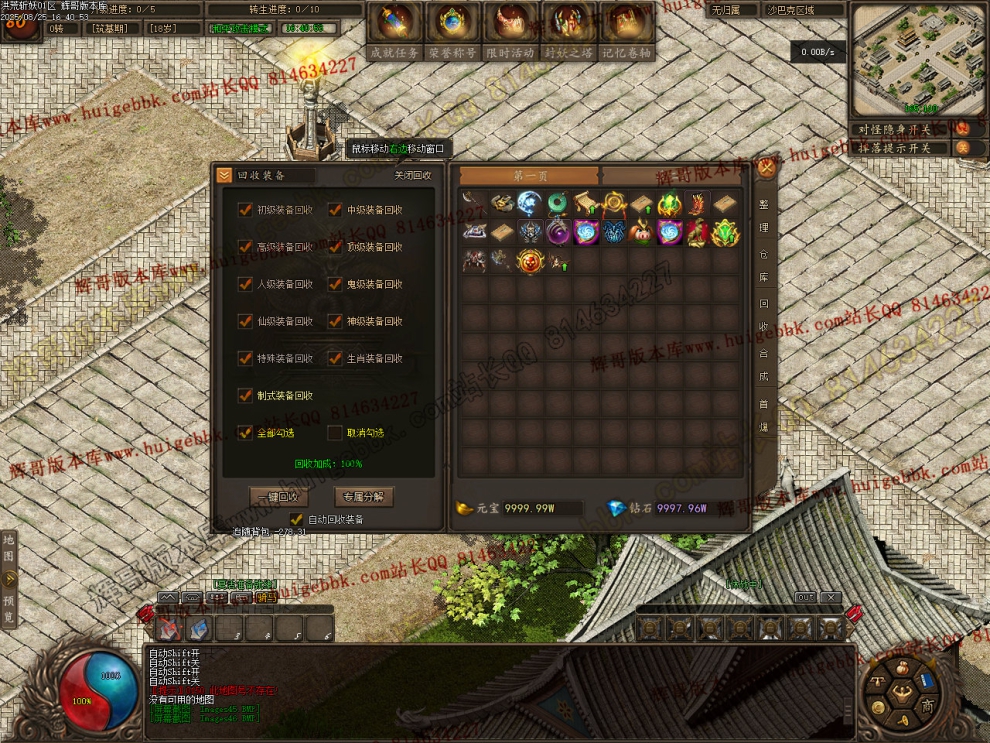Viewport: 990px width, 743px height.
Task: Toggle 自动回收装备 auto-recycle checkbox
Action: tap(296, 520)
